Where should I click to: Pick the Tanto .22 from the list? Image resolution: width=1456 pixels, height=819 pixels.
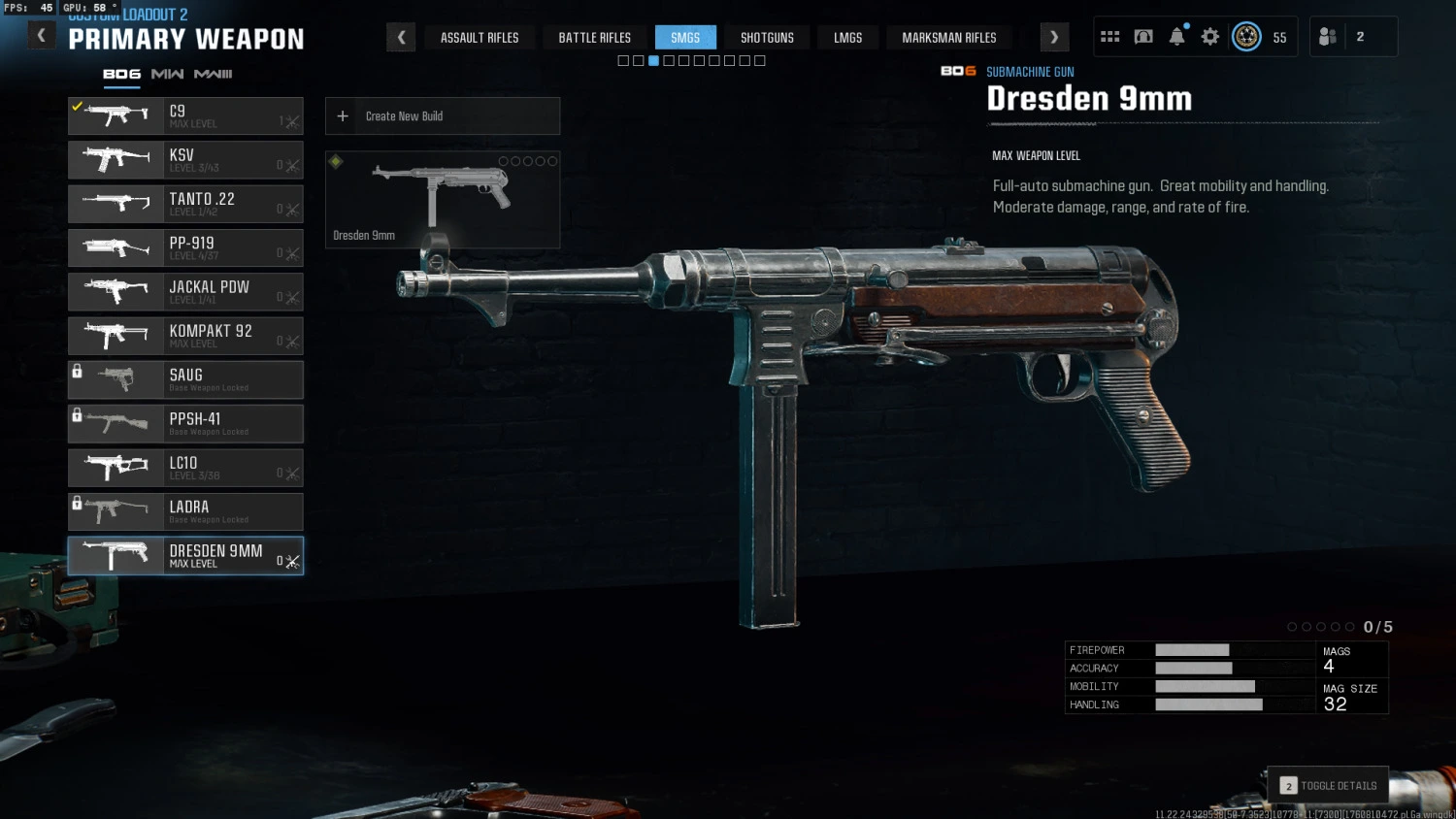185,204
